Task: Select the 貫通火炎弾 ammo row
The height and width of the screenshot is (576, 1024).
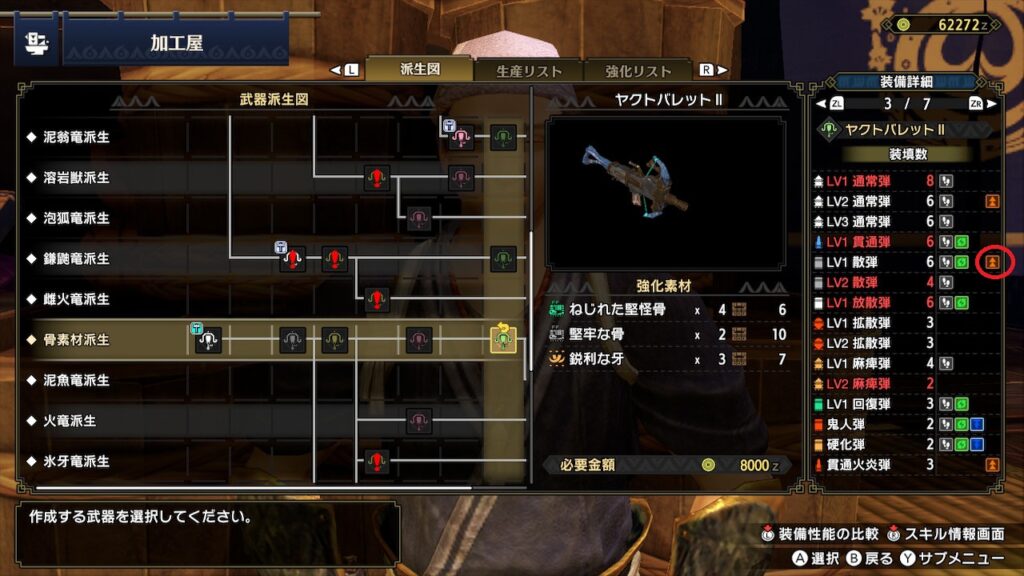Action: click(880, 464)
